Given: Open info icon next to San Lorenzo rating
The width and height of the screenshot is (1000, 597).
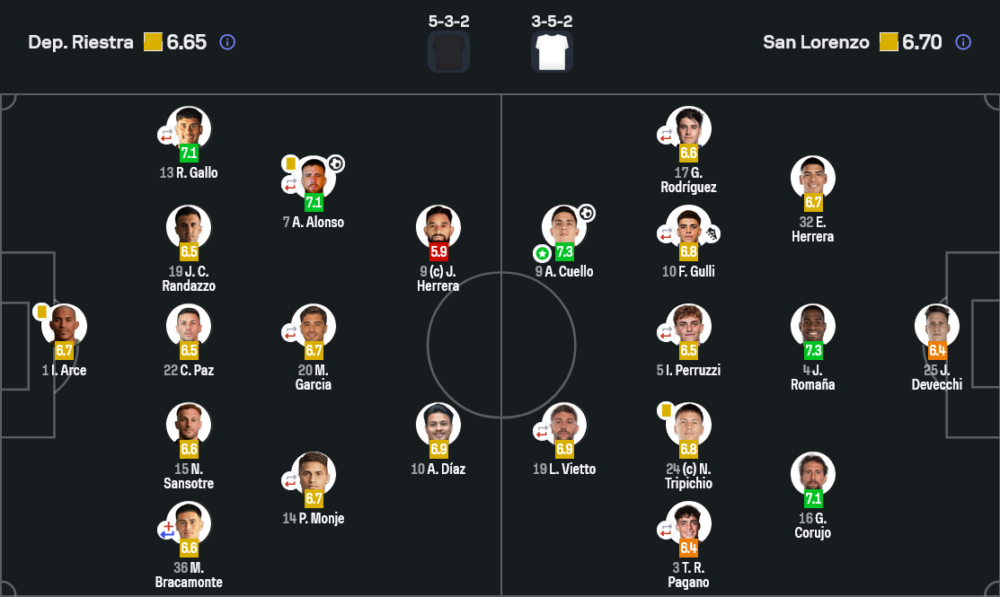Looking at the screenshot, I should [x=963, y=42].
